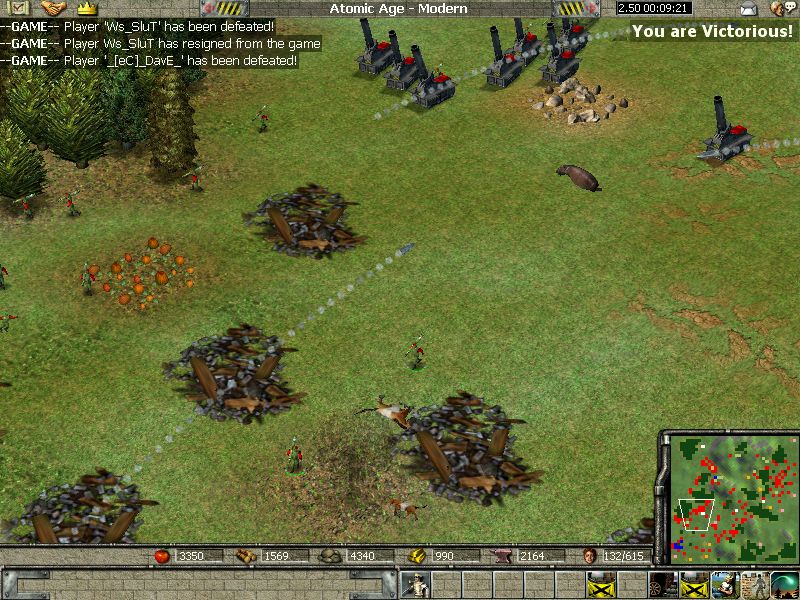Open the objectives checklist icon
The image size is (800, 600).
(x=14, y=8)
